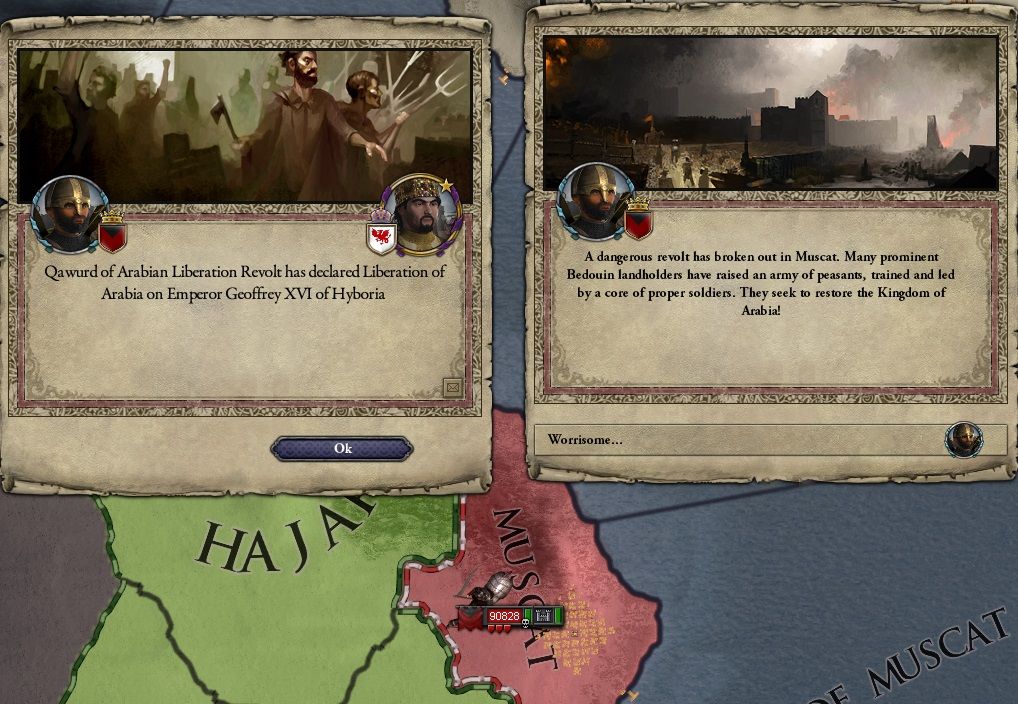Image resolution: width=1018 pixels, height=704 pixels.
Task: View Qawurd's portrait in the war declaration popup
Action: point(69,214)
